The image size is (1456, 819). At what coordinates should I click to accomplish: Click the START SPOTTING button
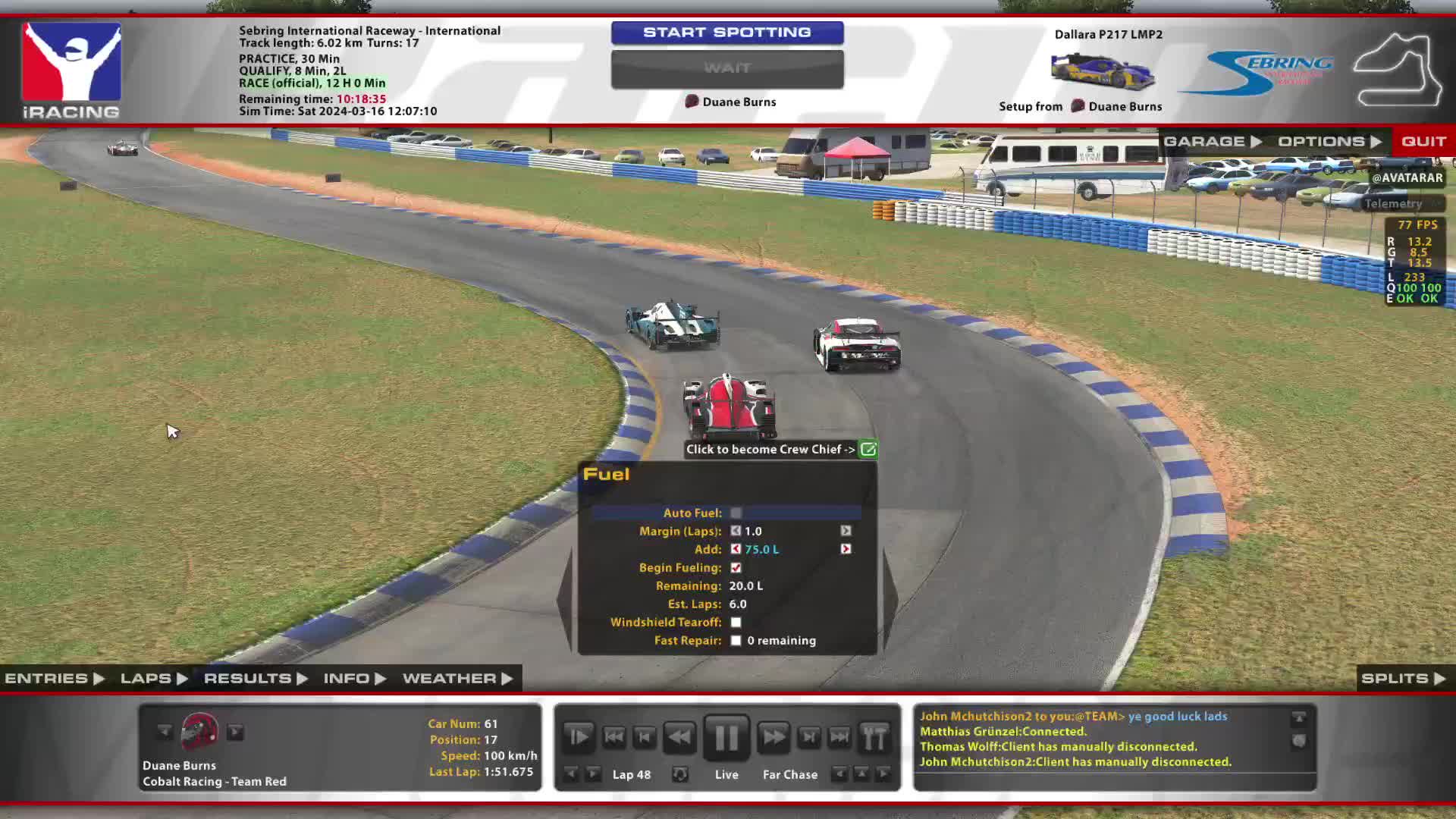coord(726,33)
